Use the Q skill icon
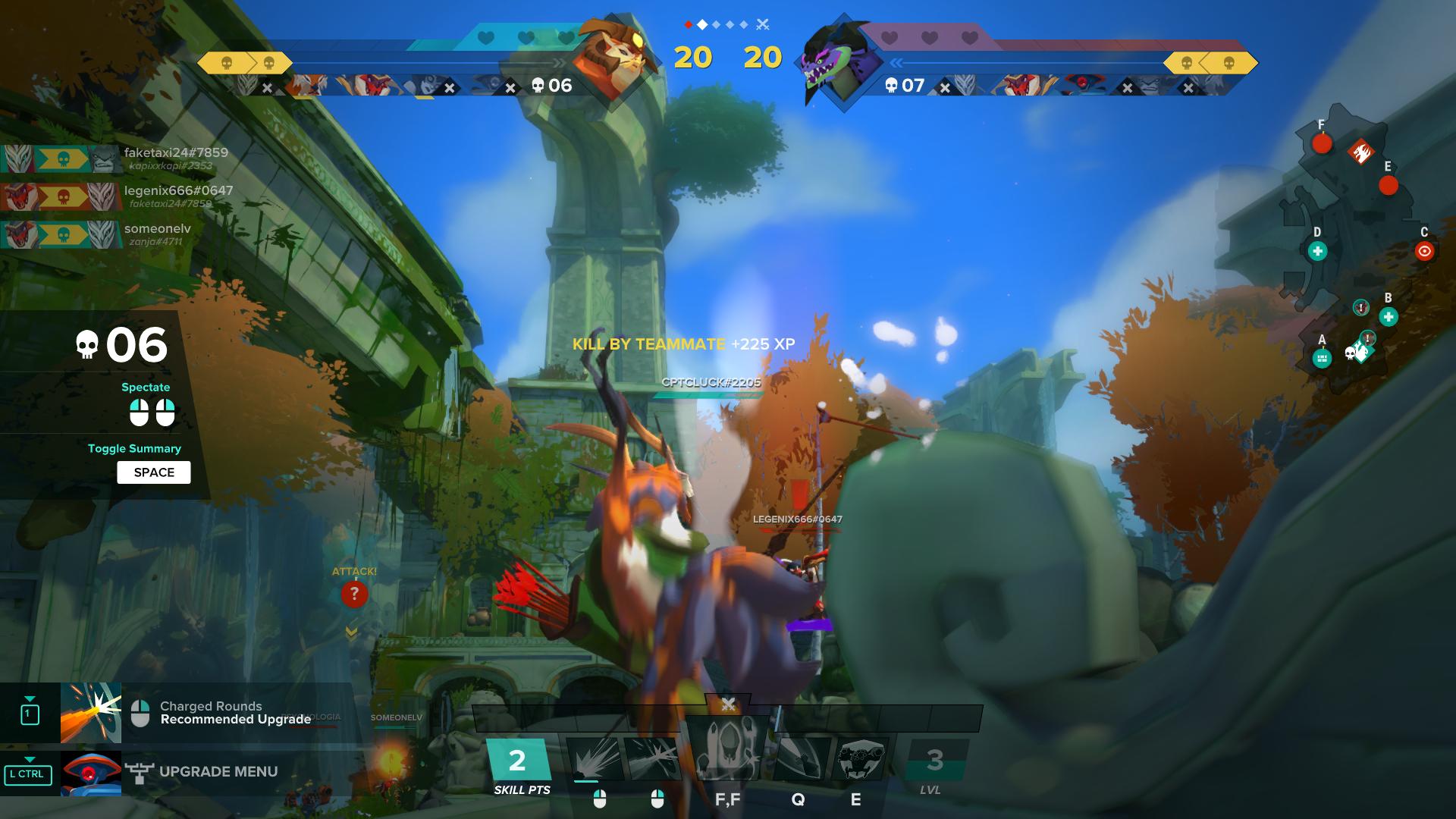This screenshot has height=819, width=1456. pos(798,759)
